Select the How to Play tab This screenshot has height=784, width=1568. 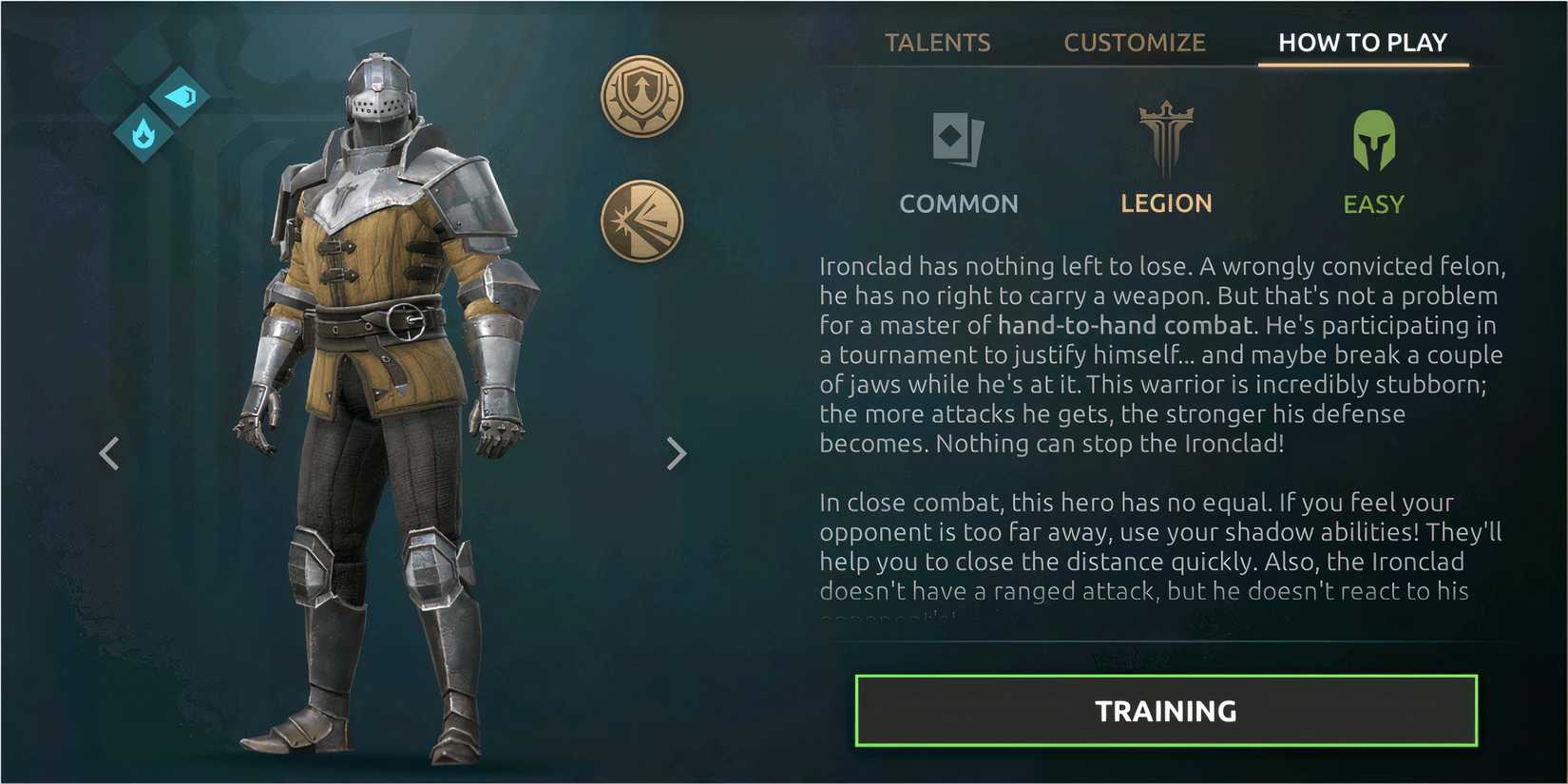[x=1362, y=42]
